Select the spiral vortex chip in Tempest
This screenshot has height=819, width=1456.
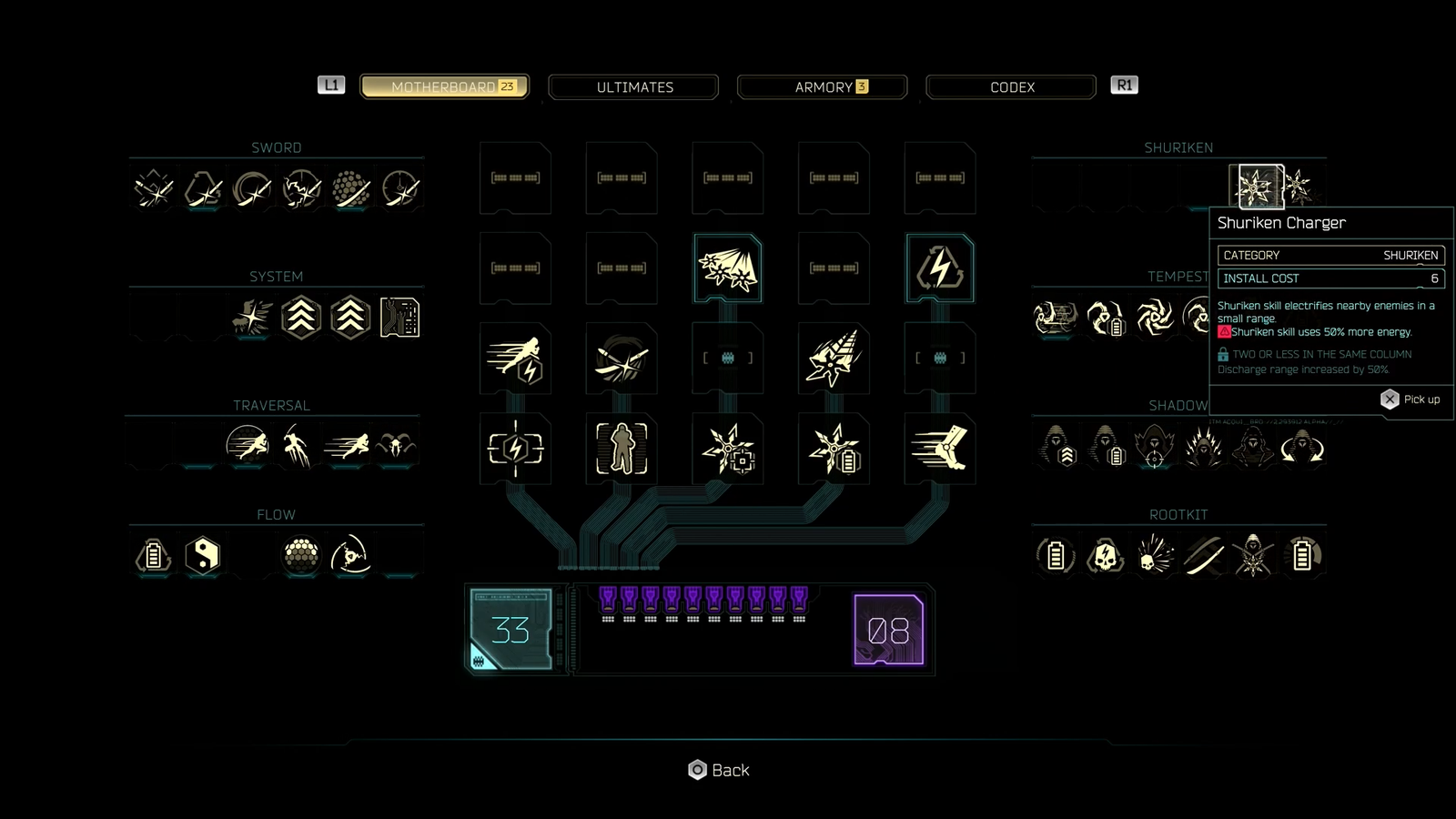pos(1154,318)
